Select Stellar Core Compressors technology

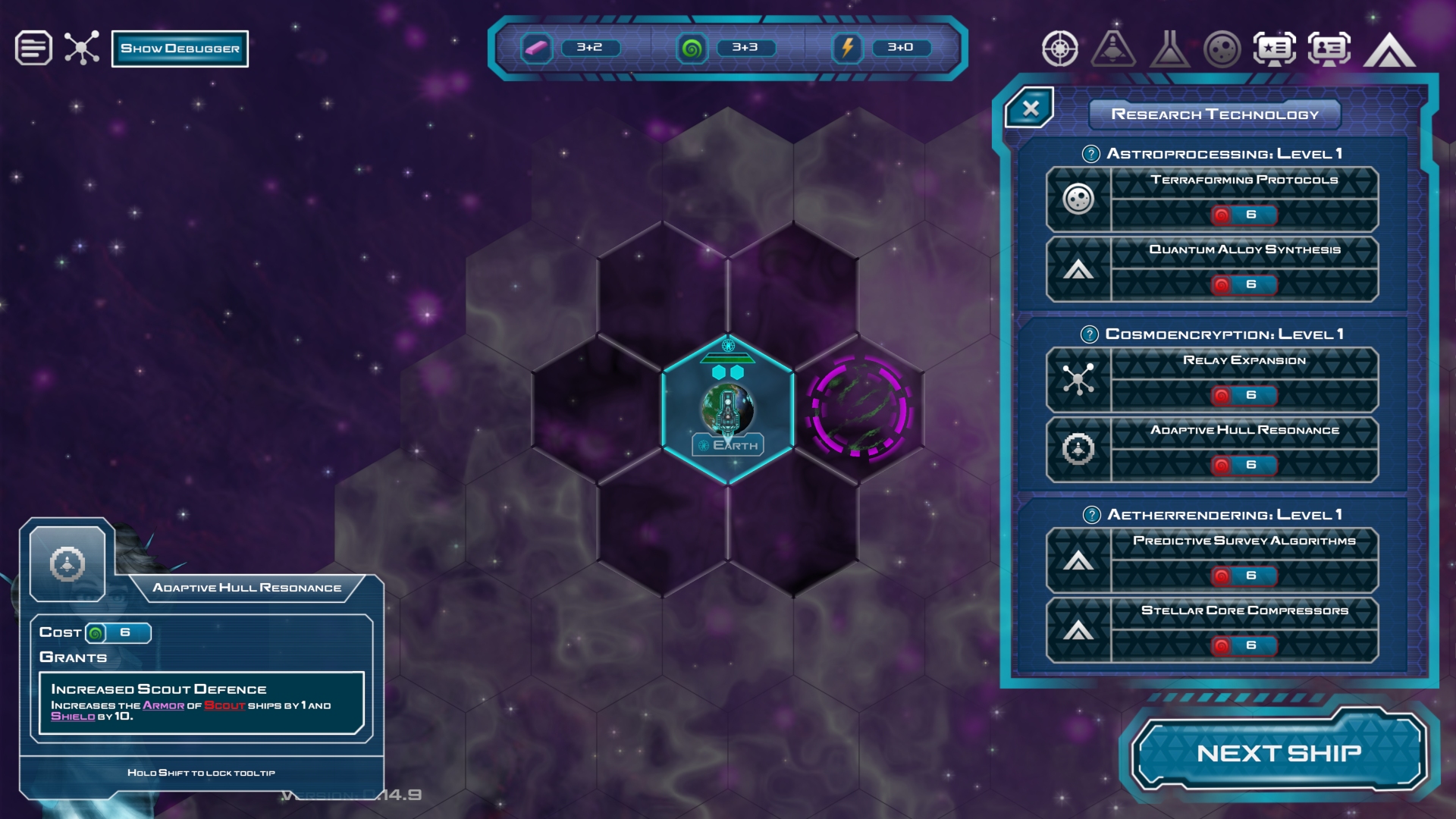pos(1212,630)
